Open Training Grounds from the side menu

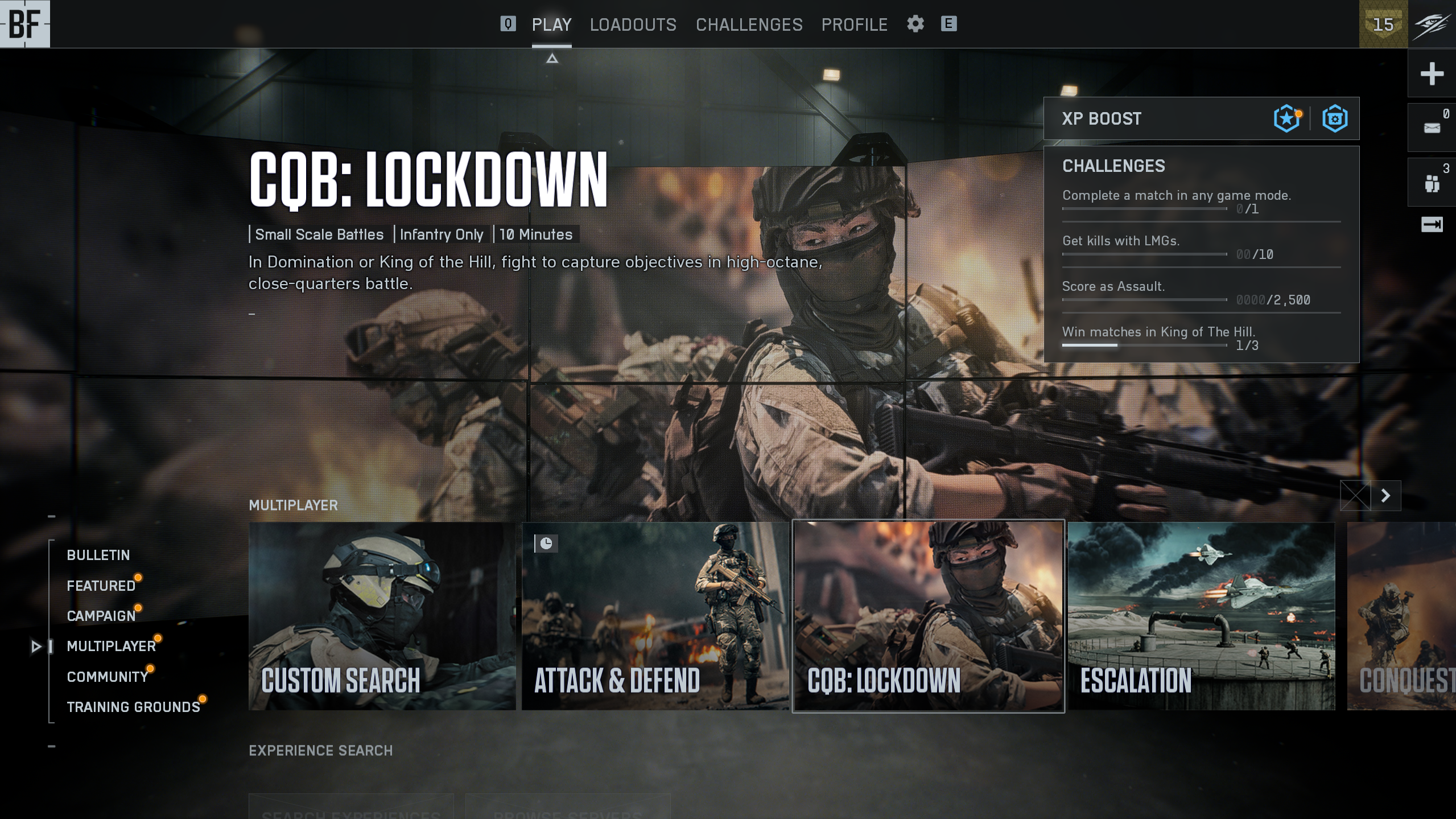tap(133, 707)
